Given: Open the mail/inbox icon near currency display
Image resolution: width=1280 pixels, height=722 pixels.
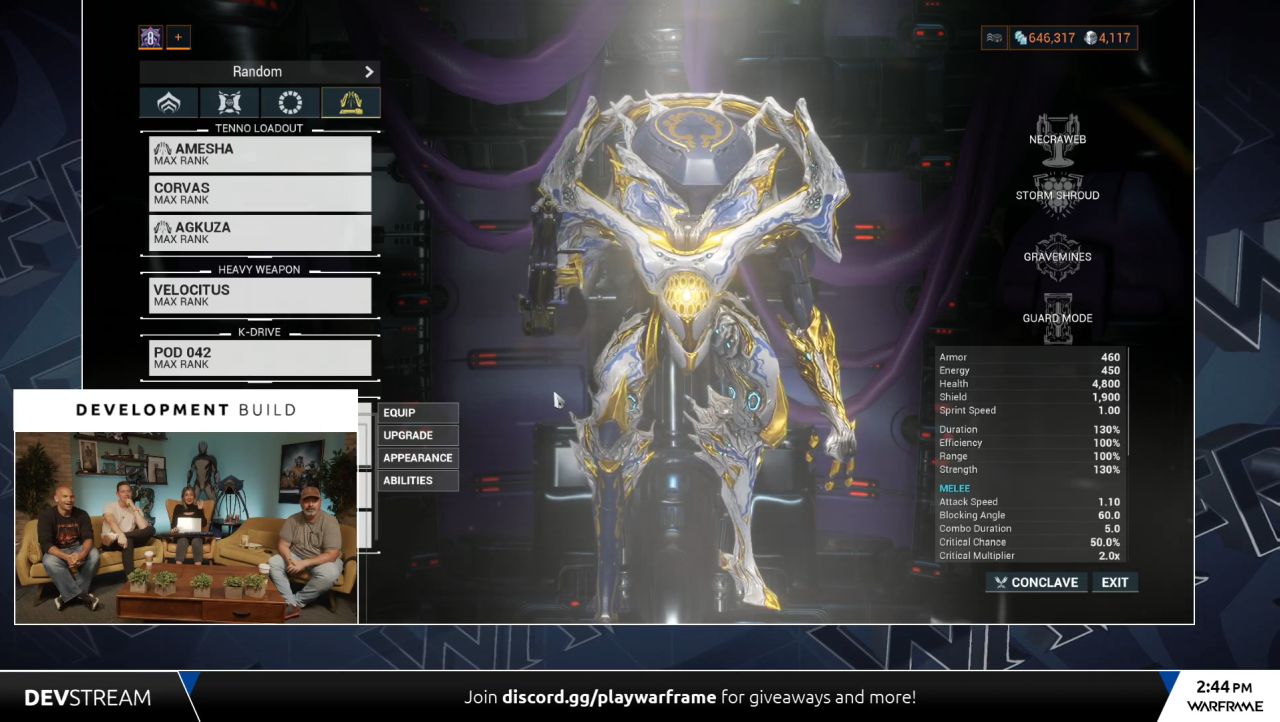Looking at the screenshot, I should 993,37.
